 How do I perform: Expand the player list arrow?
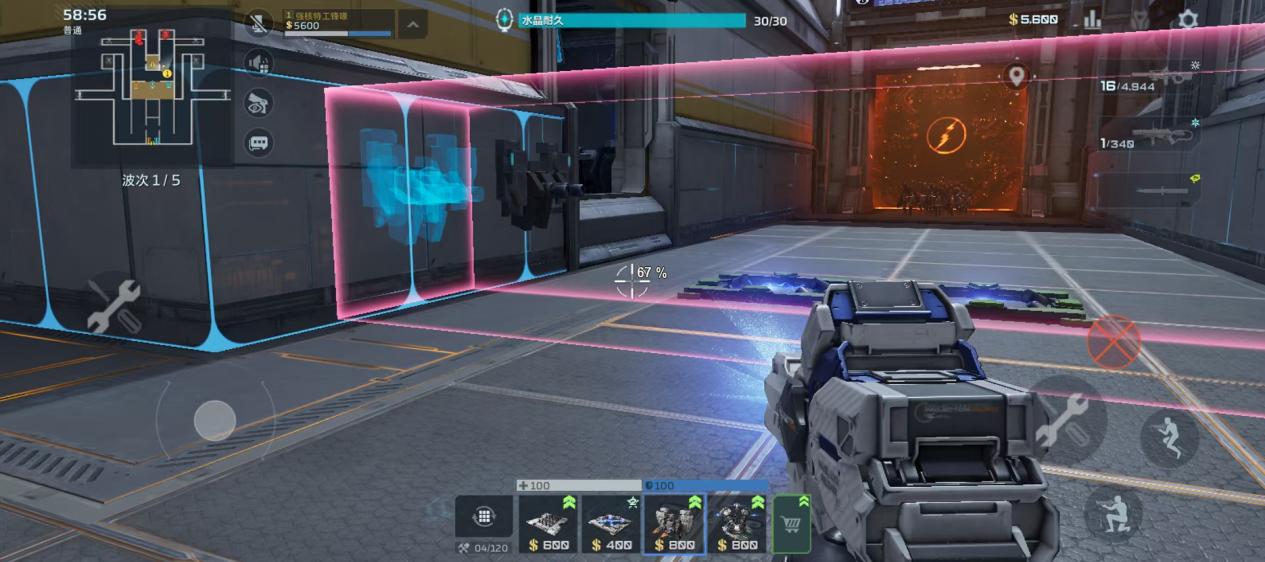tap(413, 24)
